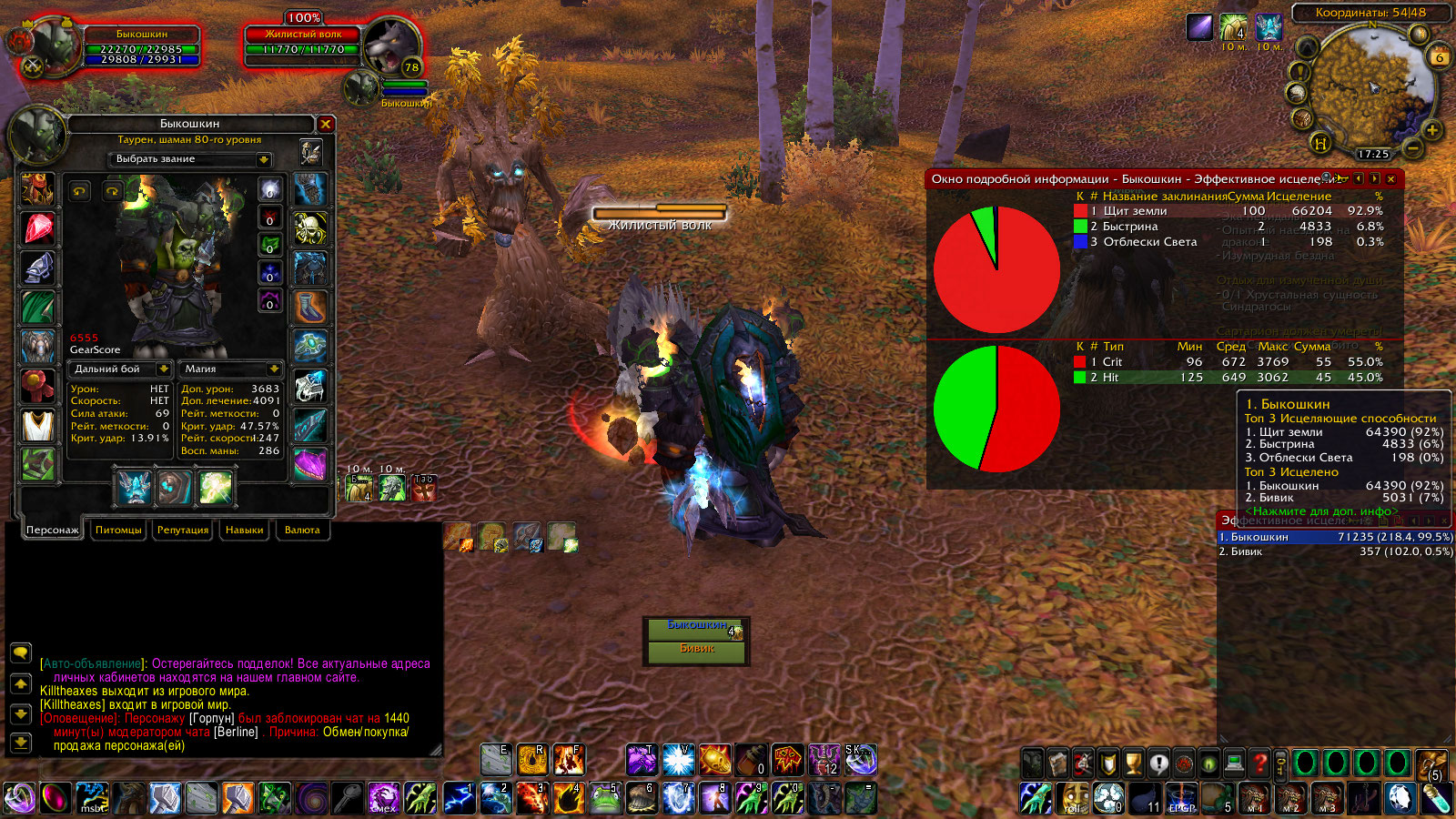Choose the "Щит земли" spell row

point(1228,211)
